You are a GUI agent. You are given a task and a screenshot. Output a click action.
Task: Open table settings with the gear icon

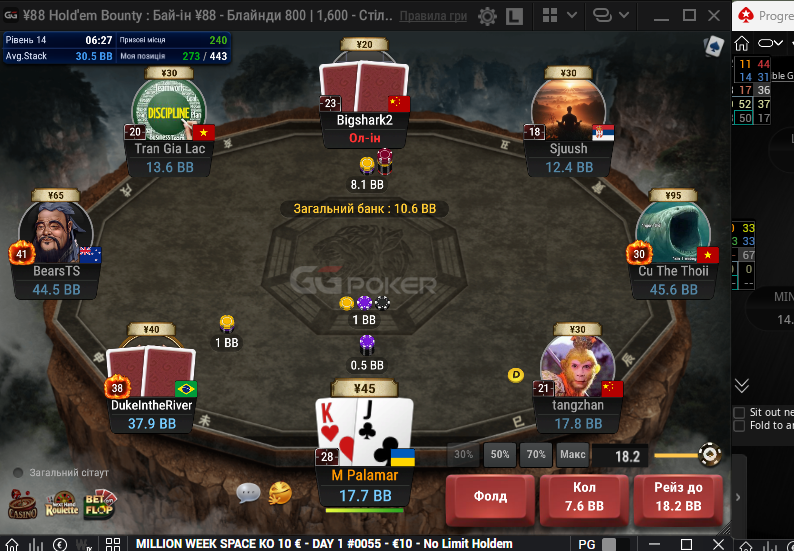487,17
